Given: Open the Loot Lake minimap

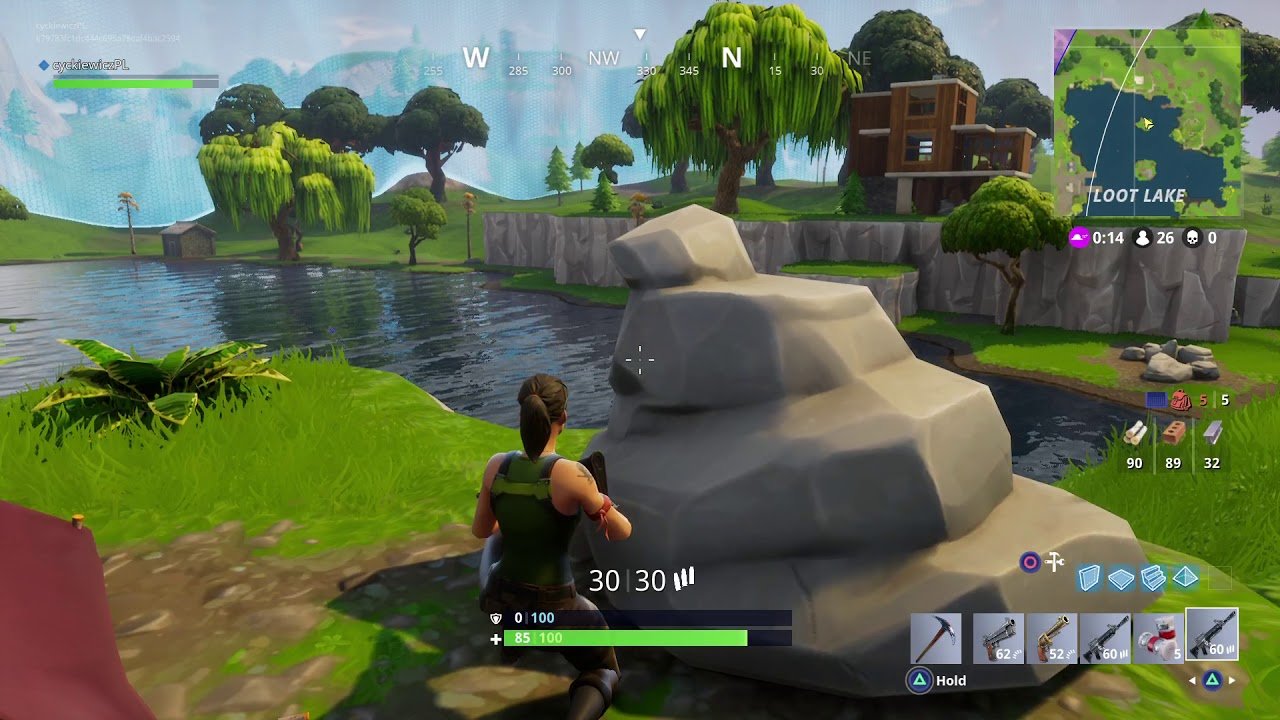Looking at the screenshot, I should pyautogui.click(x=1147, y=123).
